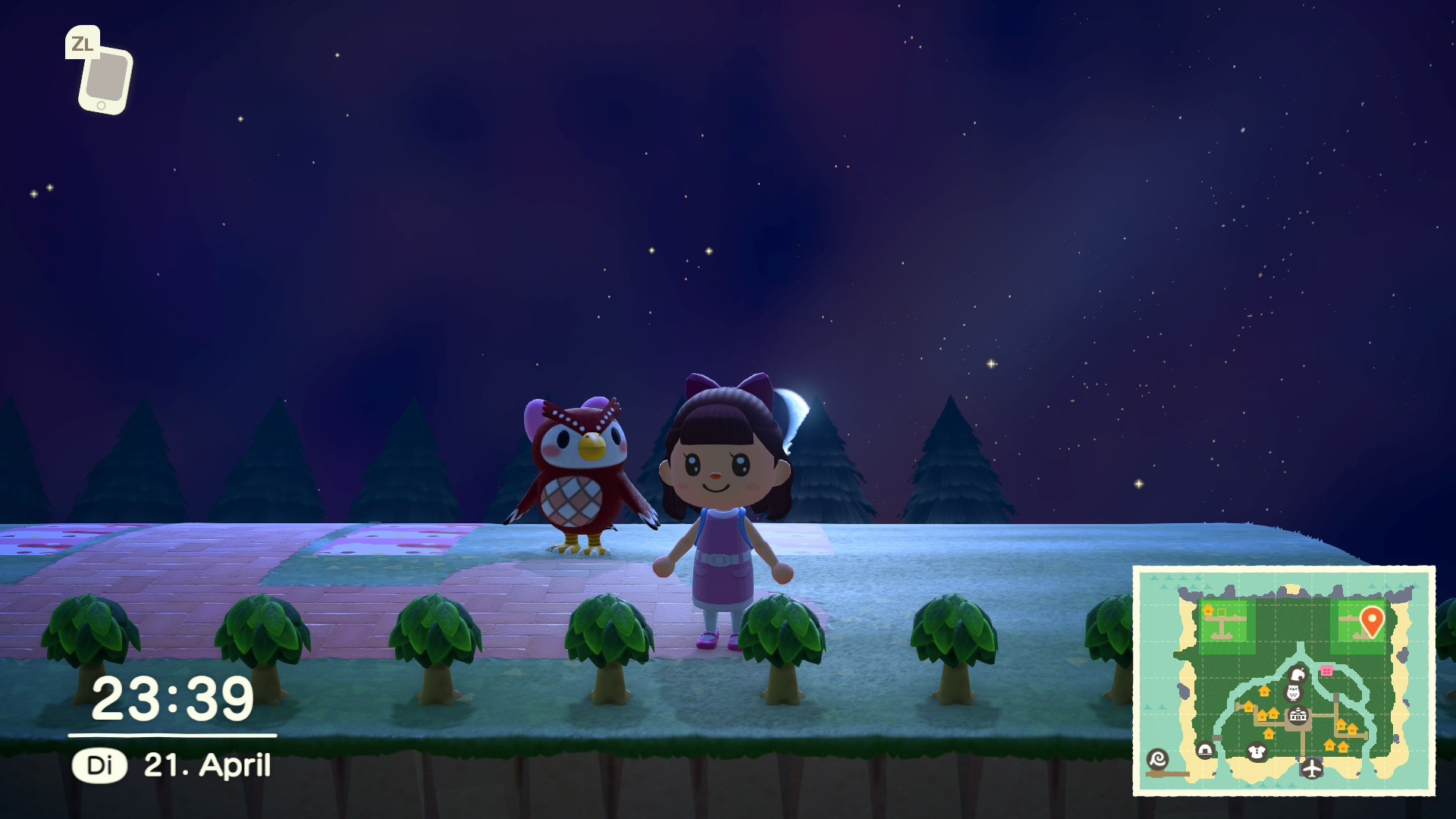Click the orange player location pin on minimap
This screenshot has width=1456, height=819.
(1371, 620)
